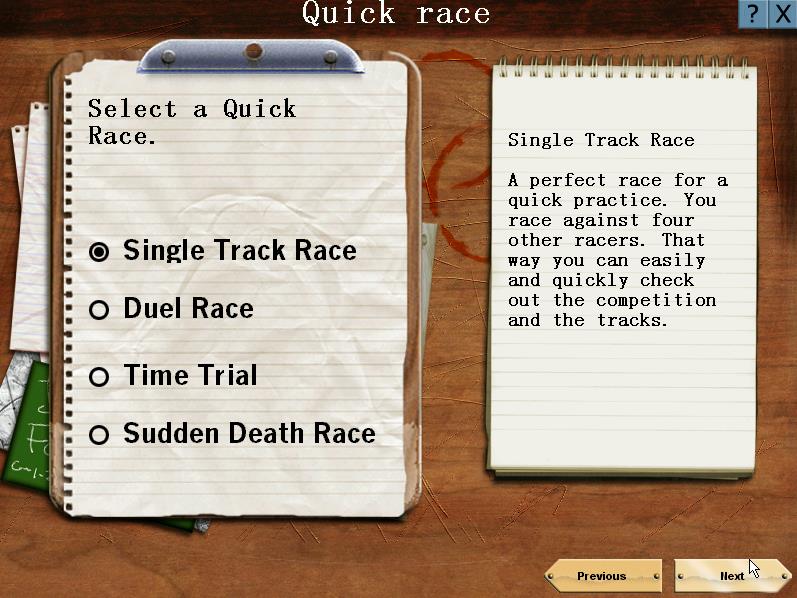Return with the Previous button
Viewport: 797px width, 598px height.
click(x=602, y=576)
